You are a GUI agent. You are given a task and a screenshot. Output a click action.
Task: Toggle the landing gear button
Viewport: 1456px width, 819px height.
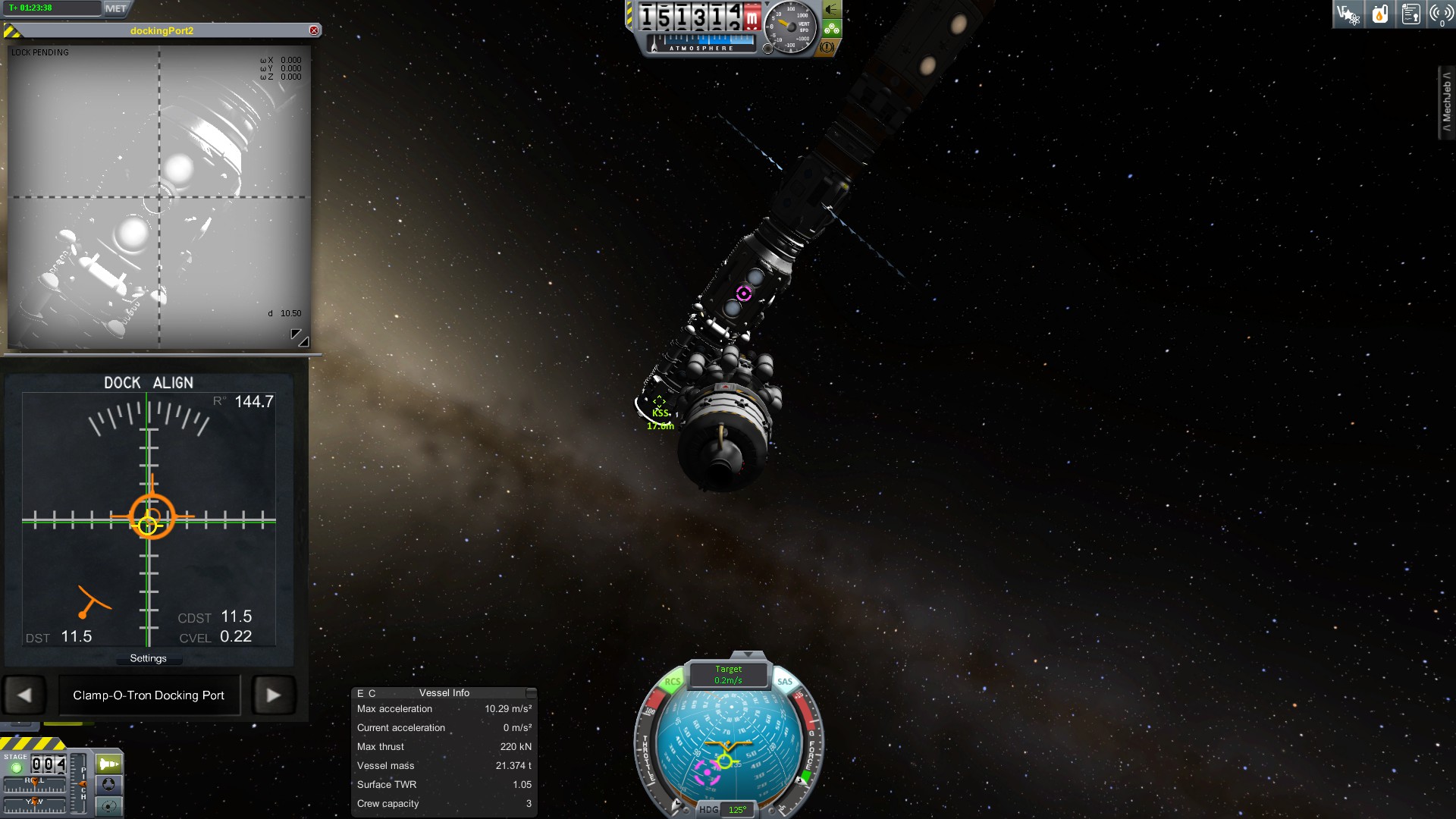click(x=832, y=29)
